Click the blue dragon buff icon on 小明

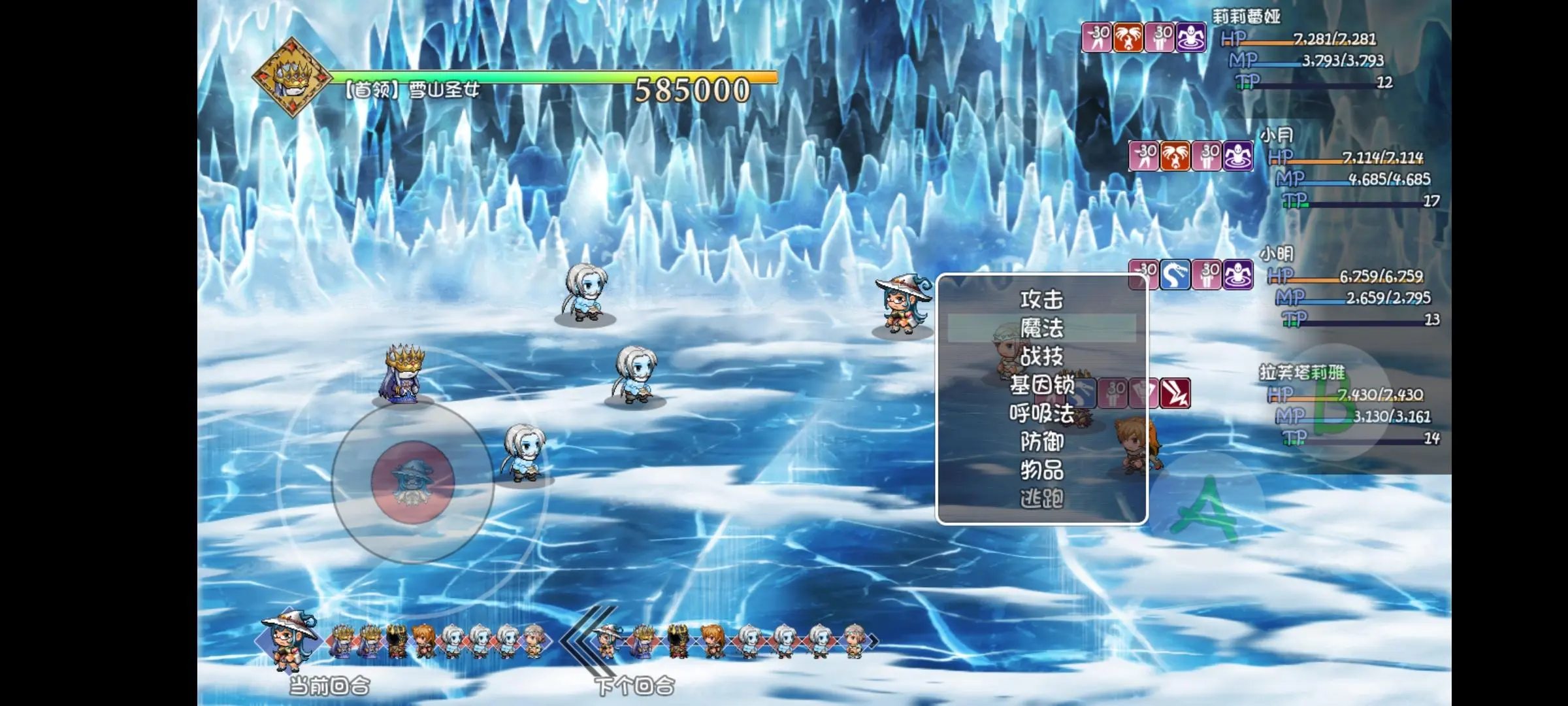pos(1174,275)
